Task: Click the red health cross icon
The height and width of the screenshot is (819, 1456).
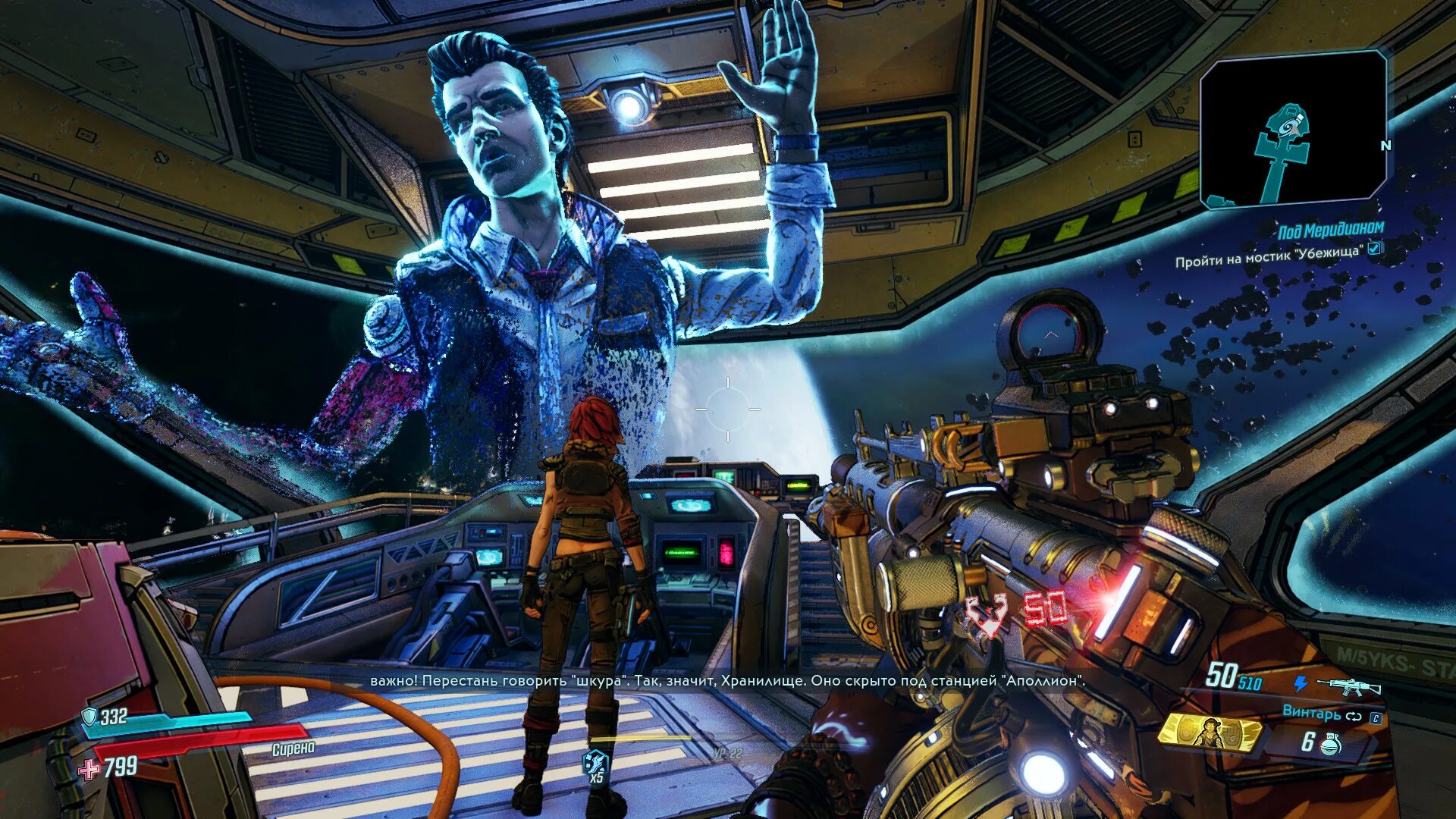Action: 89,770
